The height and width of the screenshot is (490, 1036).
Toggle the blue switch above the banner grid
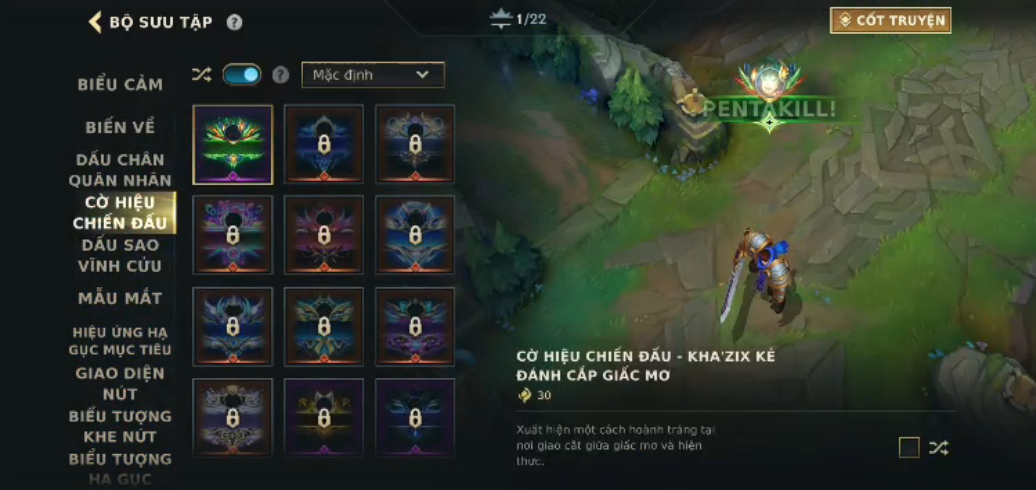[242, 74]
